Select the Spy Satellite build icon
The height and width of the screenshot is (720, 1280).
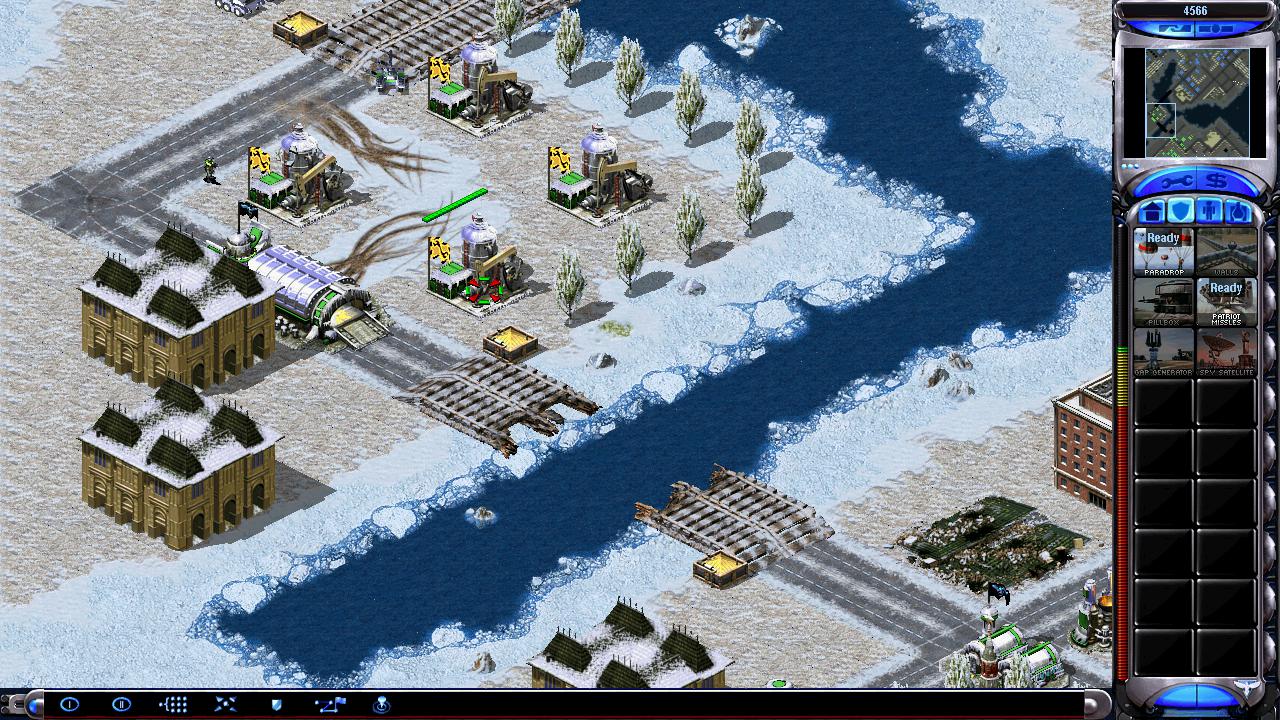click(1226, 352)
